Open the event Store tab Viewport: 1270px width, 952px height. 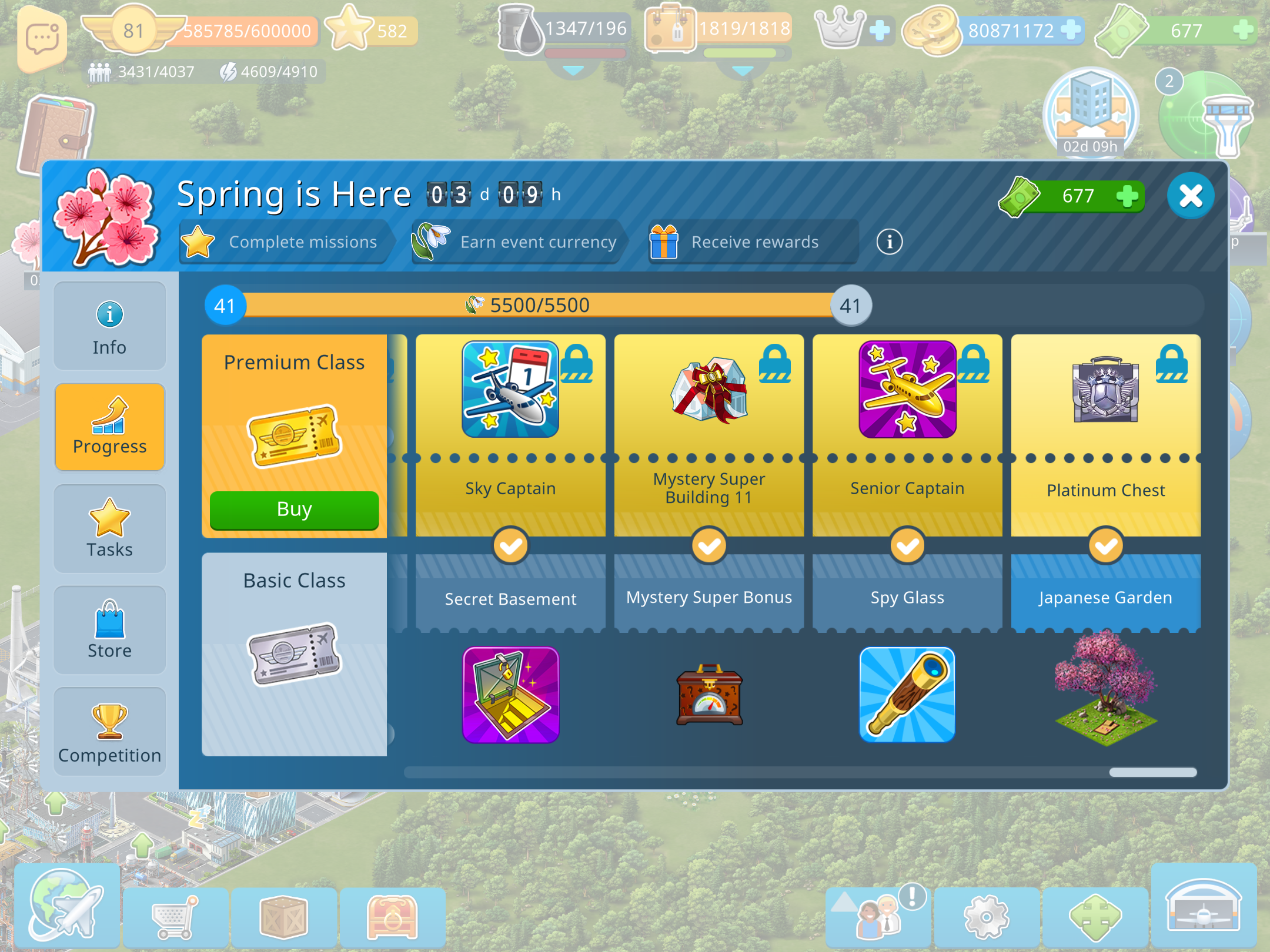[109, 630]
